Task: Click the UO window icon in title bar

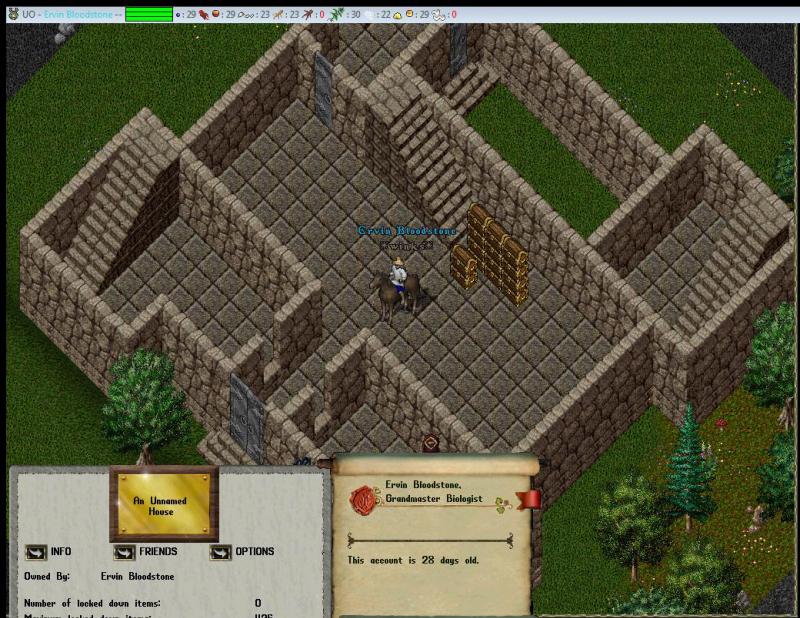Action: point(12,14)
